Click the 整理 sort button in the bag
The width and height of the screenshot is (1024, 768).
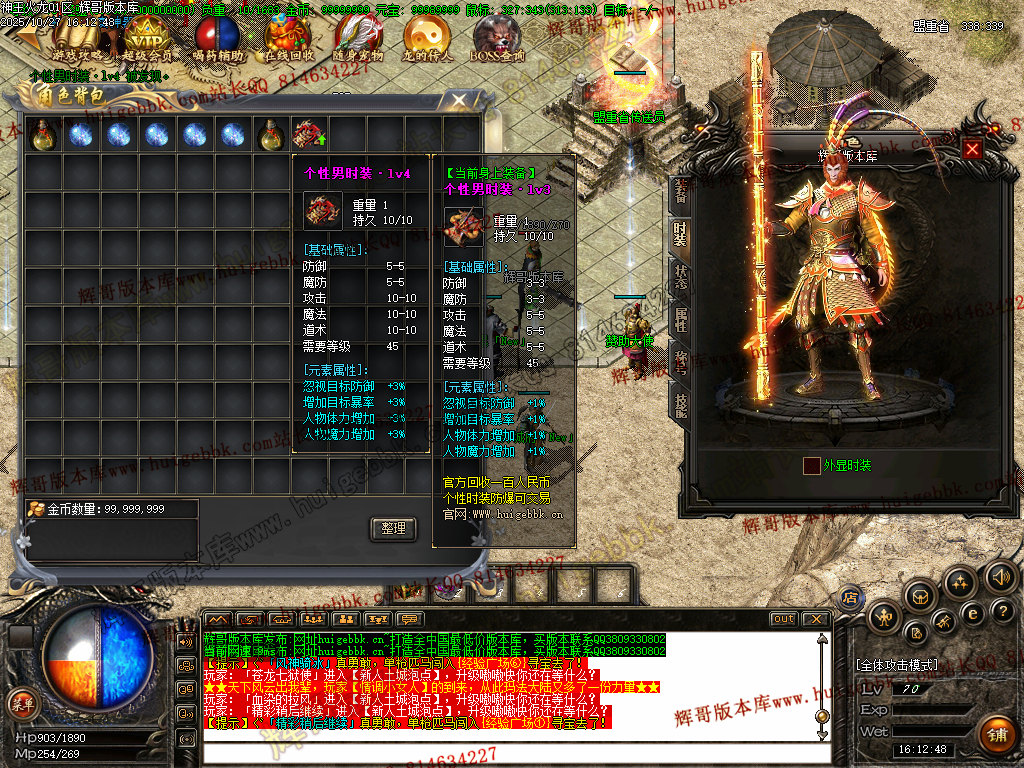tap(393, 529)
